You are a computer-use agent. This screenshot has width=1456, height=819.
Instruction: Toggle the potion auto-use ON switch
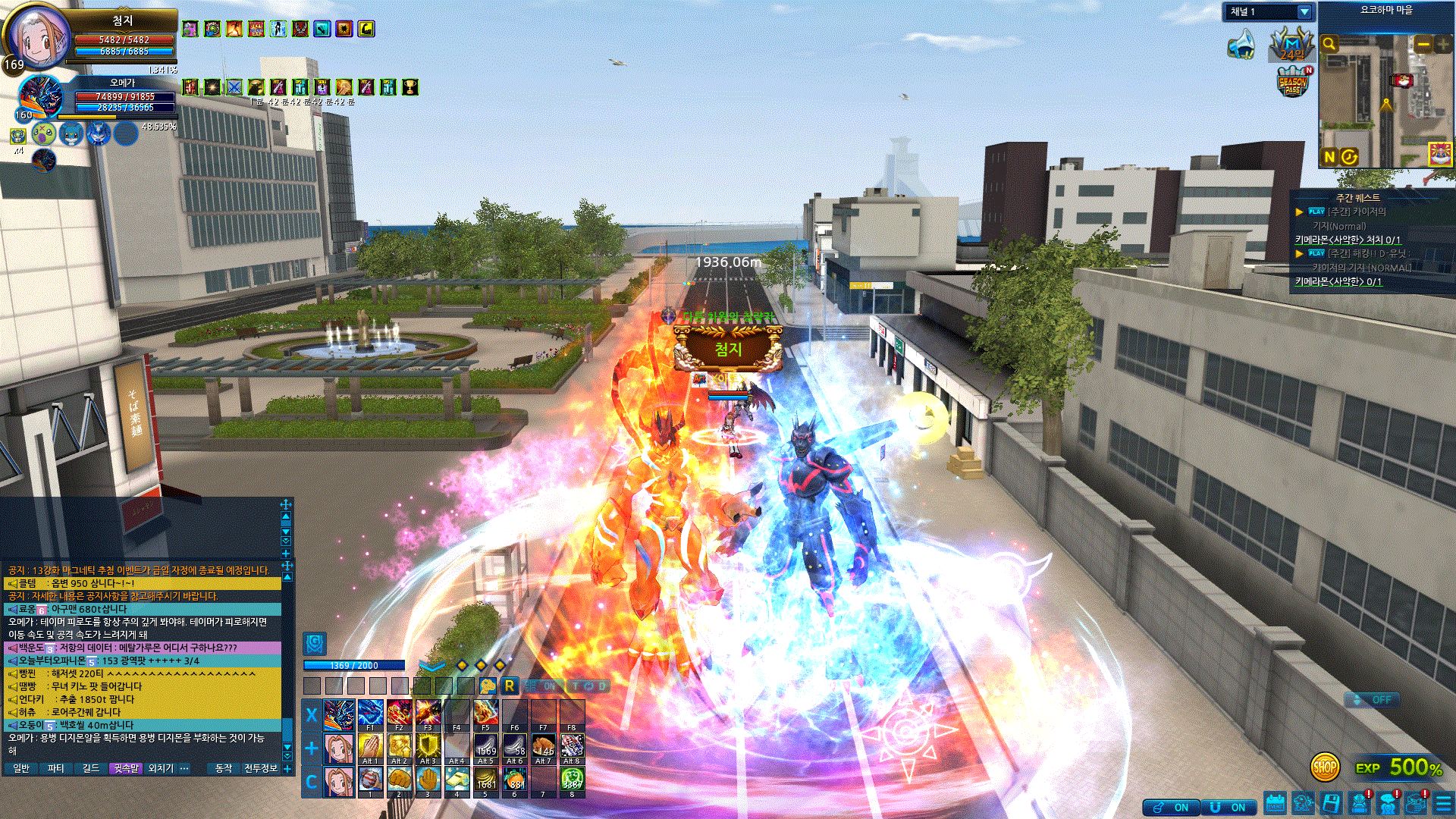1172,808
